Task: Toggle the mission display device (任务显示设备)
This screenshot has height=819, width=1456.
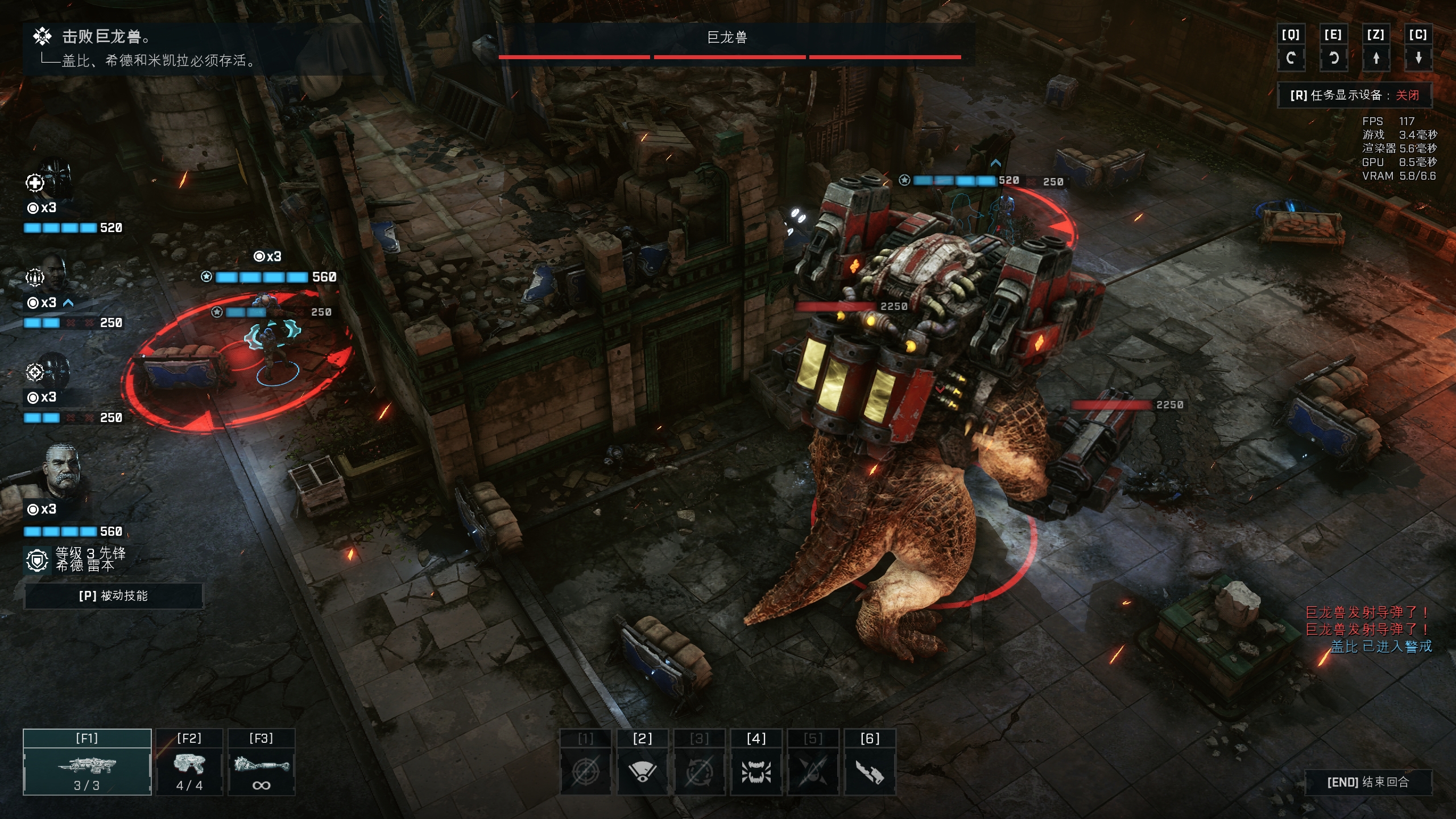Action: [x=1354, y=95]
